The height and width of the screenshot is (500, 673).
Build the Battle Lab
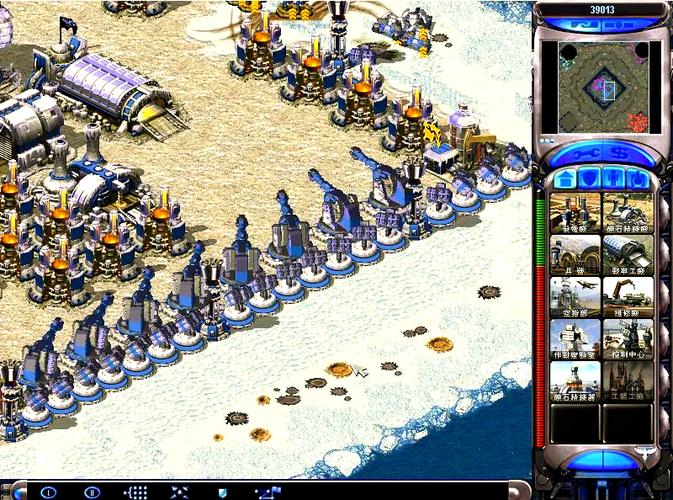[575, 339]
